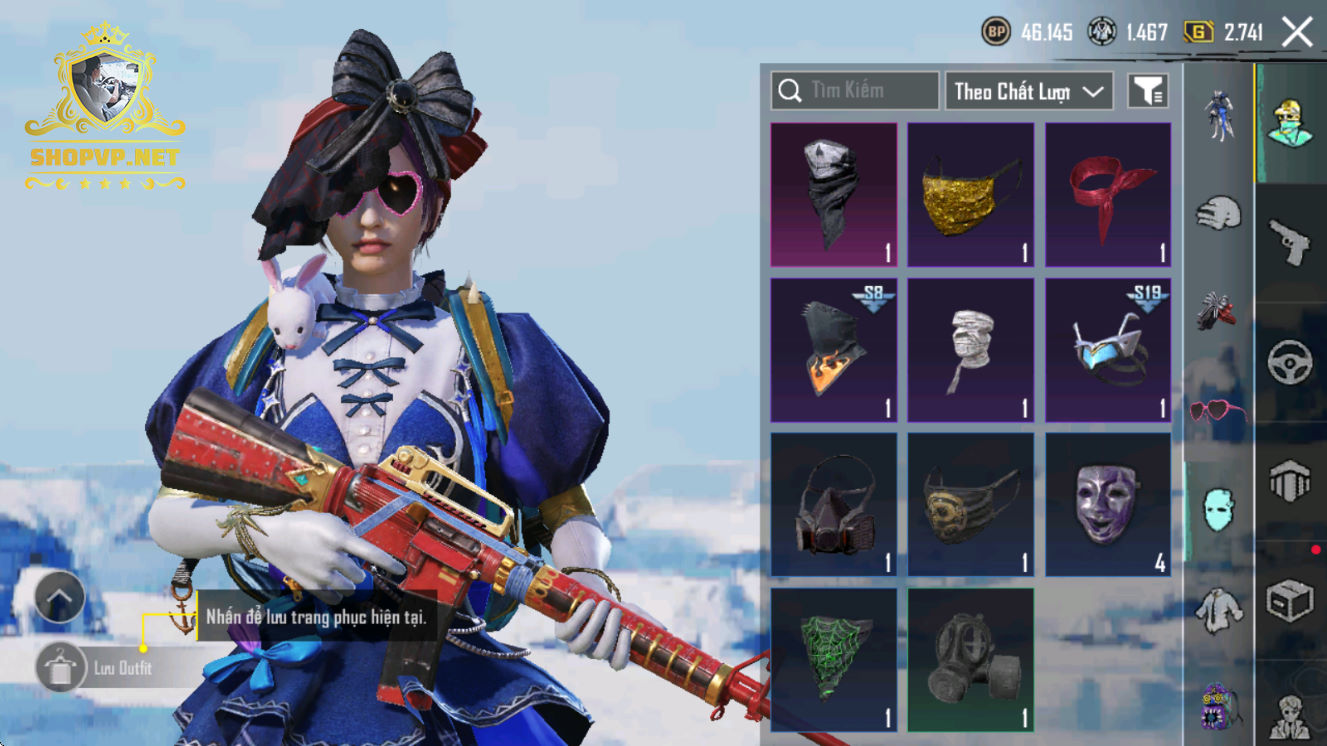Open the steering wheel vehicles tab

[x=1290, y=362]
